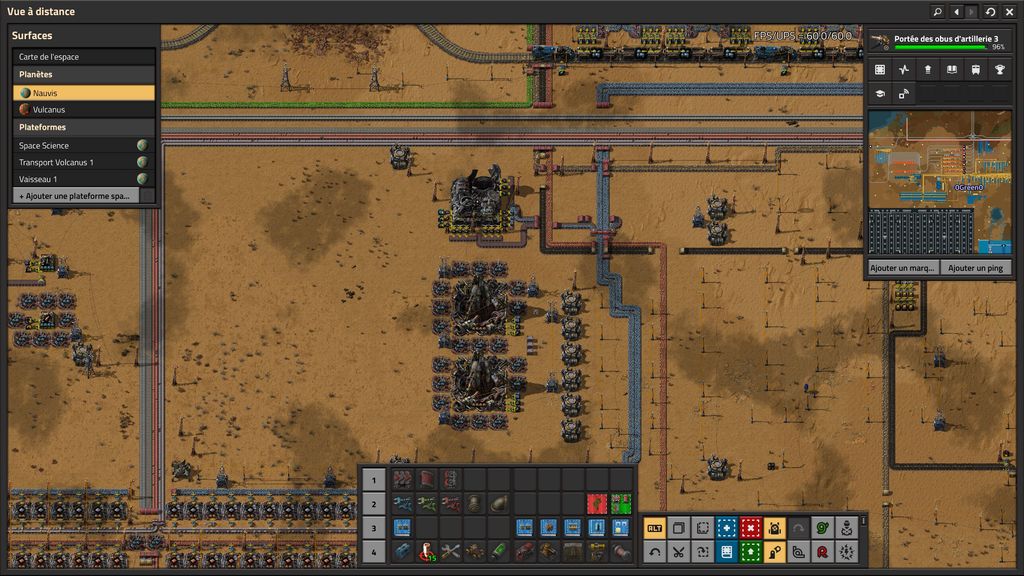This screenshot has width=1024, height=576.
Task: Close the Vue à distance window
Action: (x=1009, y=12)
